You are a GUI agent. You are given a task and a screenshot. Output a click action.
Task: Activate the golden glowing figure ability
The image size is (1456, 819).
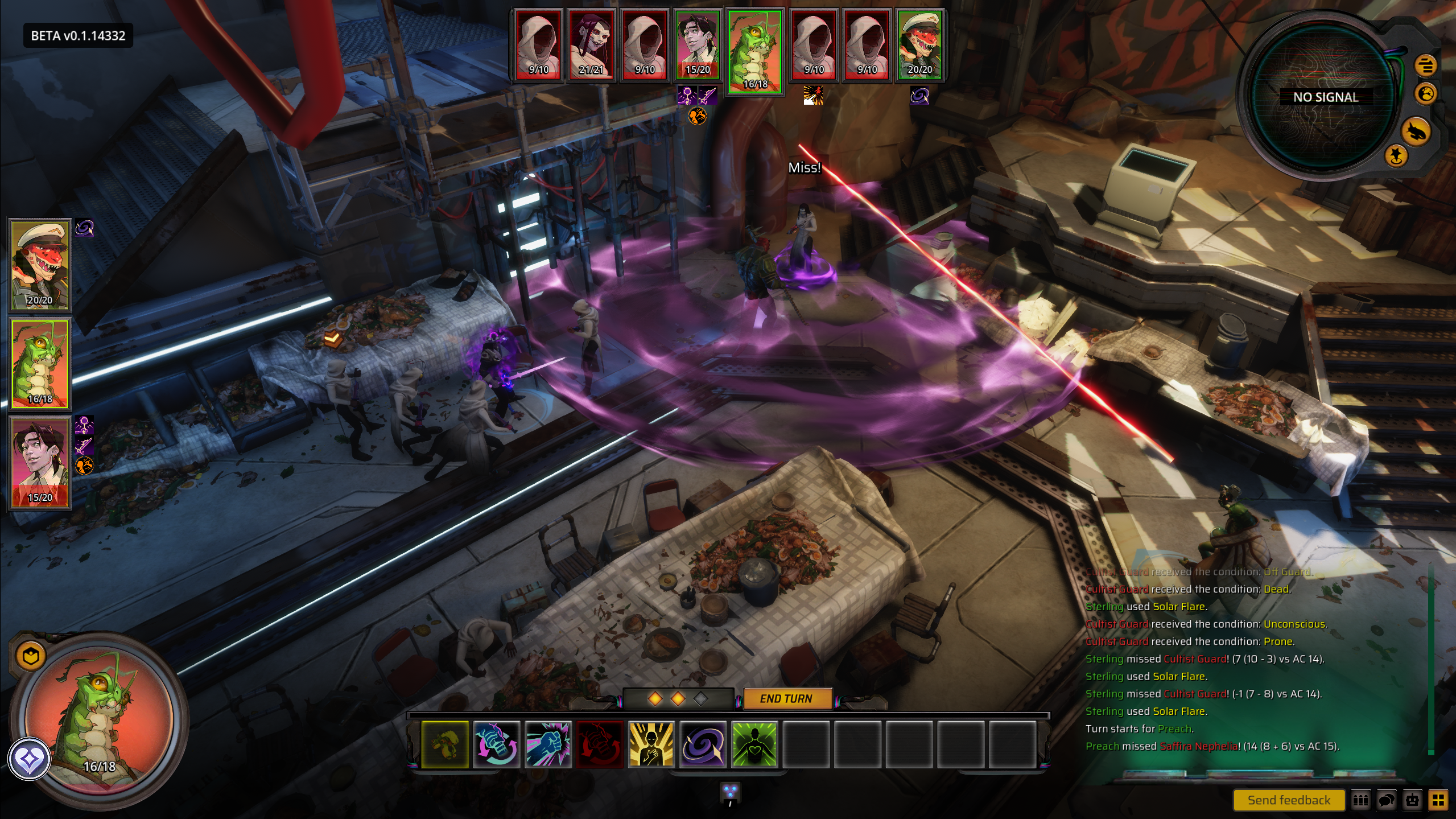pos(651,744)
